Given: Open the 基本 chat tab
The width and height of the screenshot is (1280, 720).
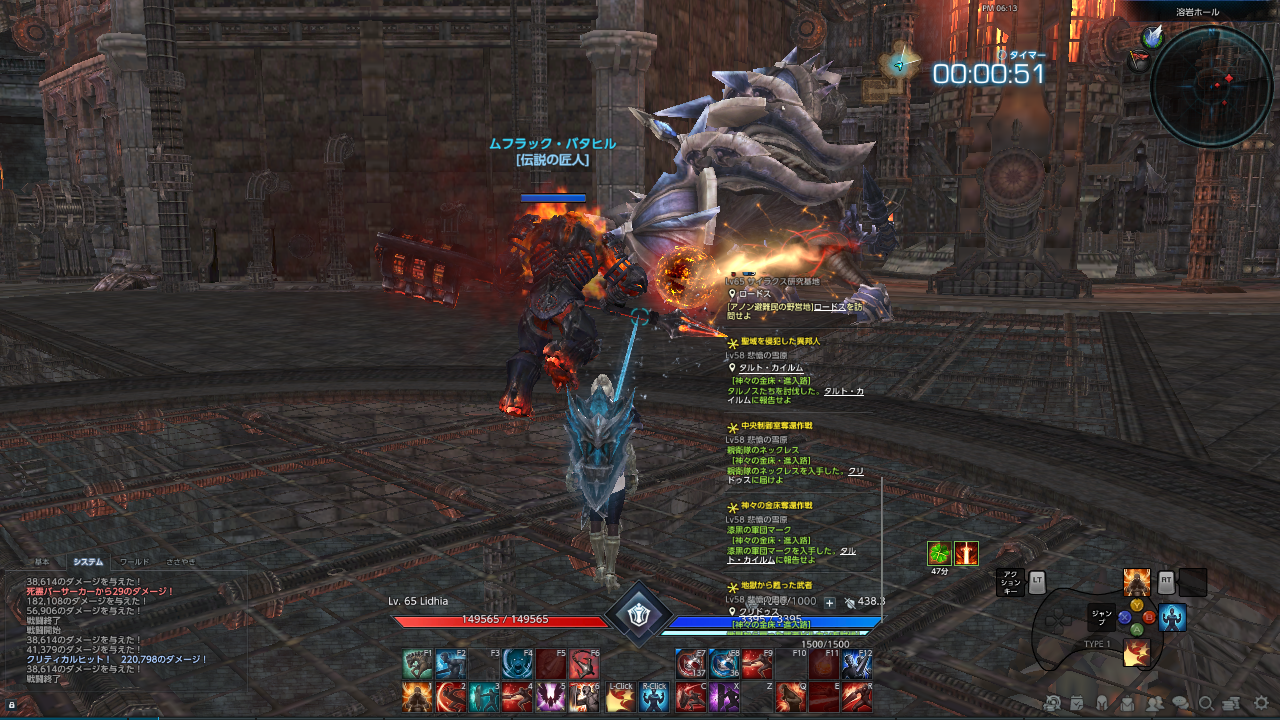Looking at the screenshot, I should (x=42, y=562).
